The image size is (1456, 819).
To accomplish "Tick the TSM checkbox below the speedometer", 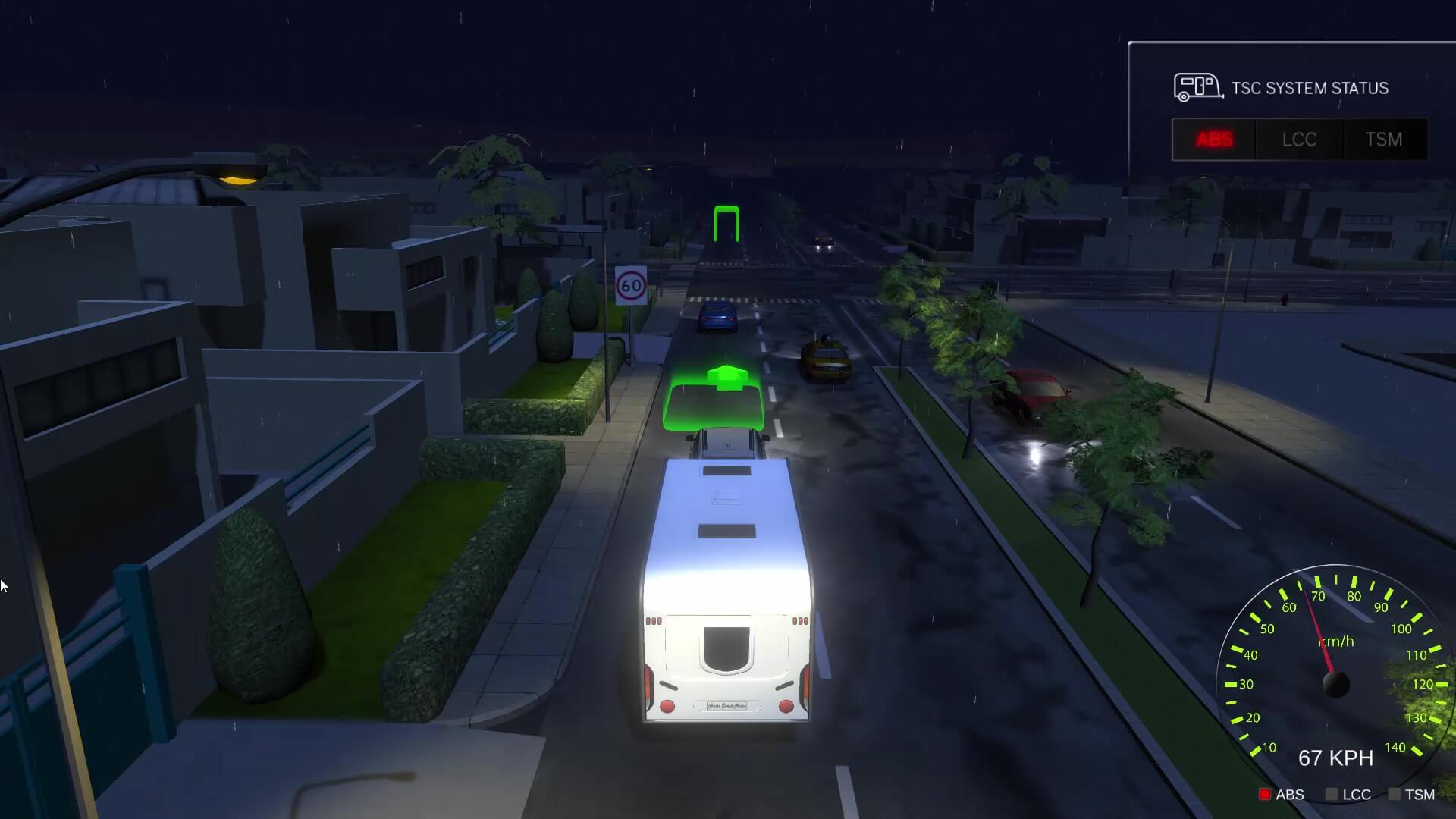I will pos(1394,794).
